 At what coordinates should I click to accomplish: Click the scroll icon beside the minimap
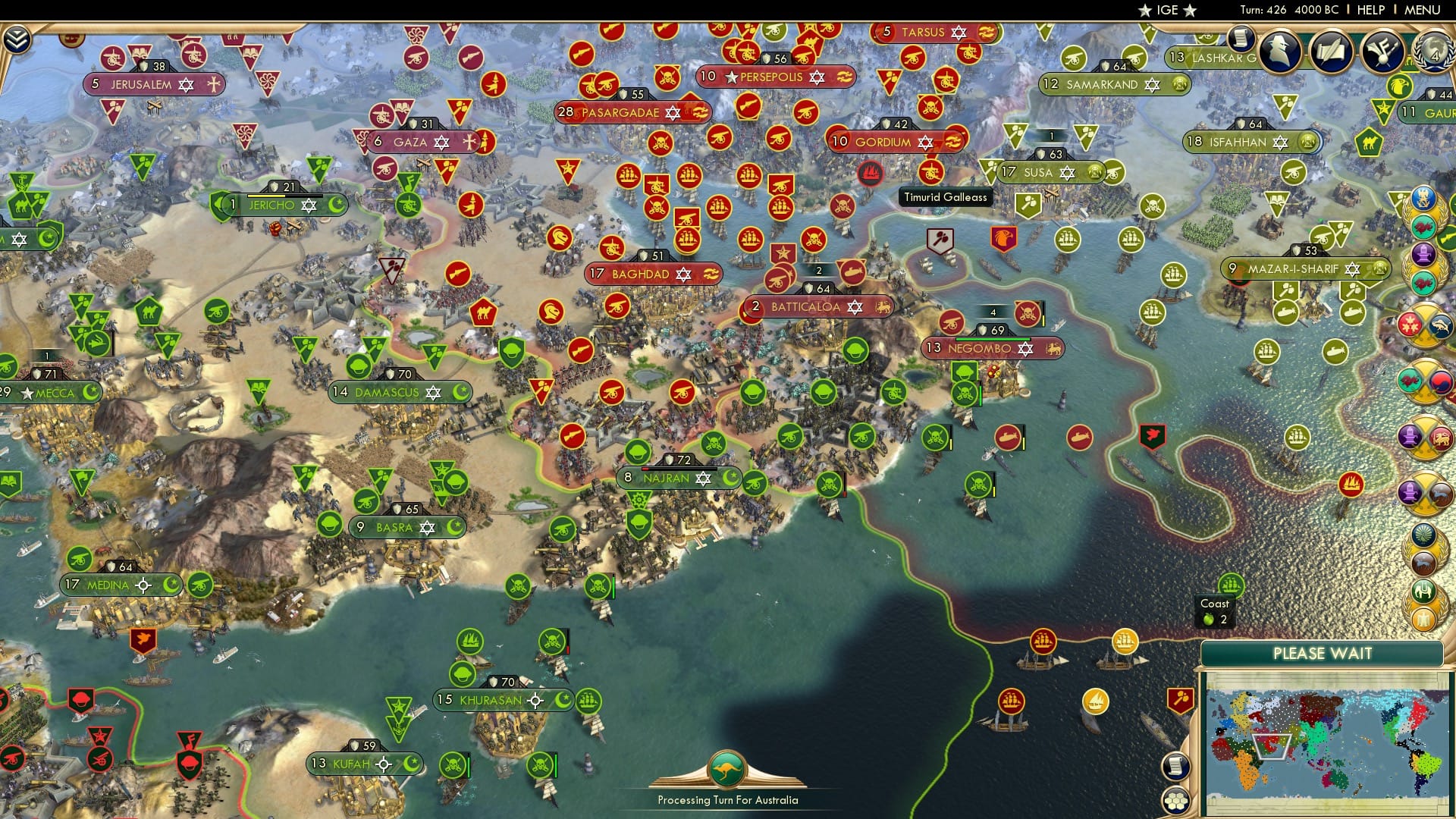(1176, 765)
